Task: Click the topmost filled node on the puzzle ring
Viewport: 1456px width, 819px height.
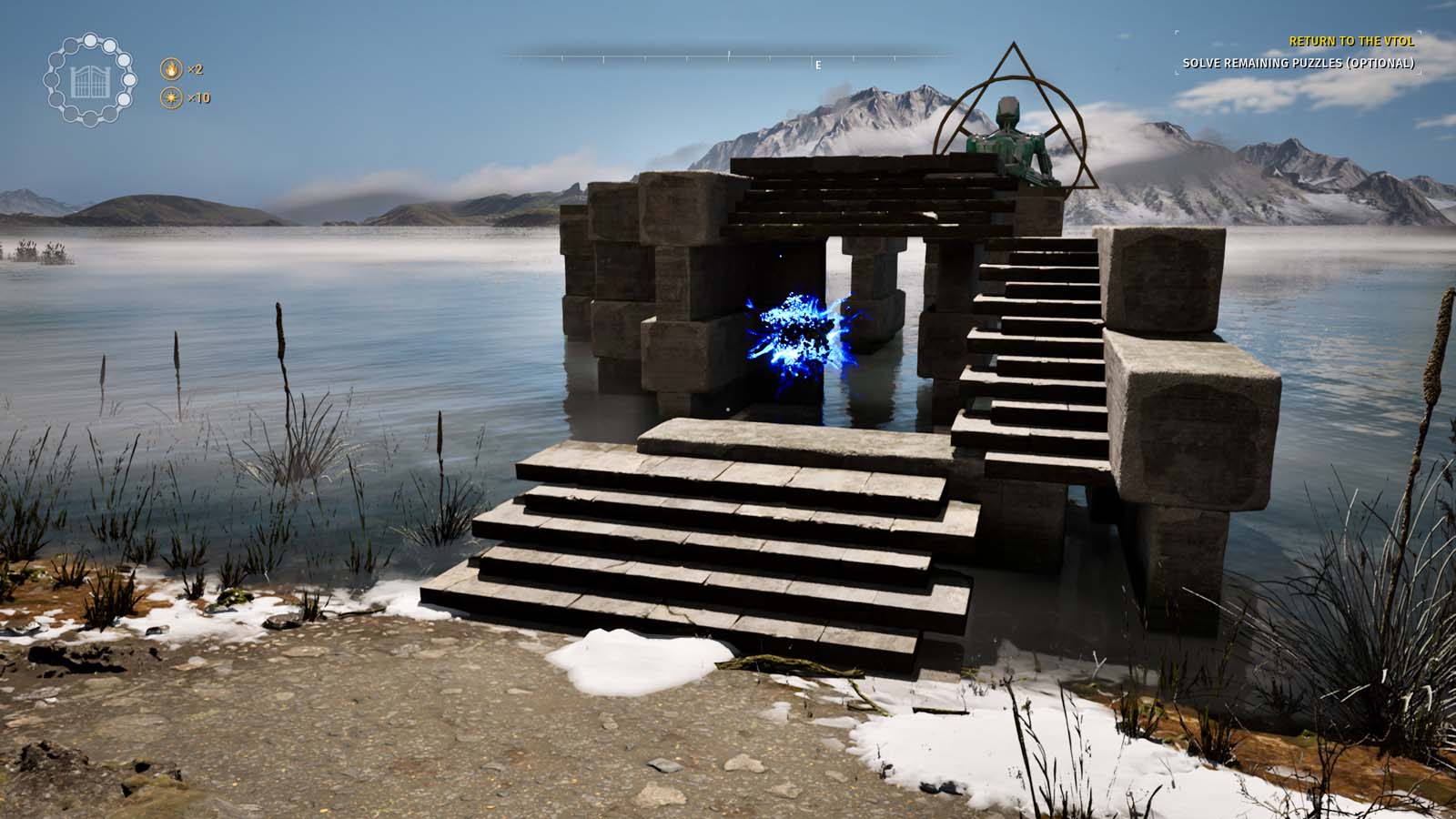Action: (90, 42)
